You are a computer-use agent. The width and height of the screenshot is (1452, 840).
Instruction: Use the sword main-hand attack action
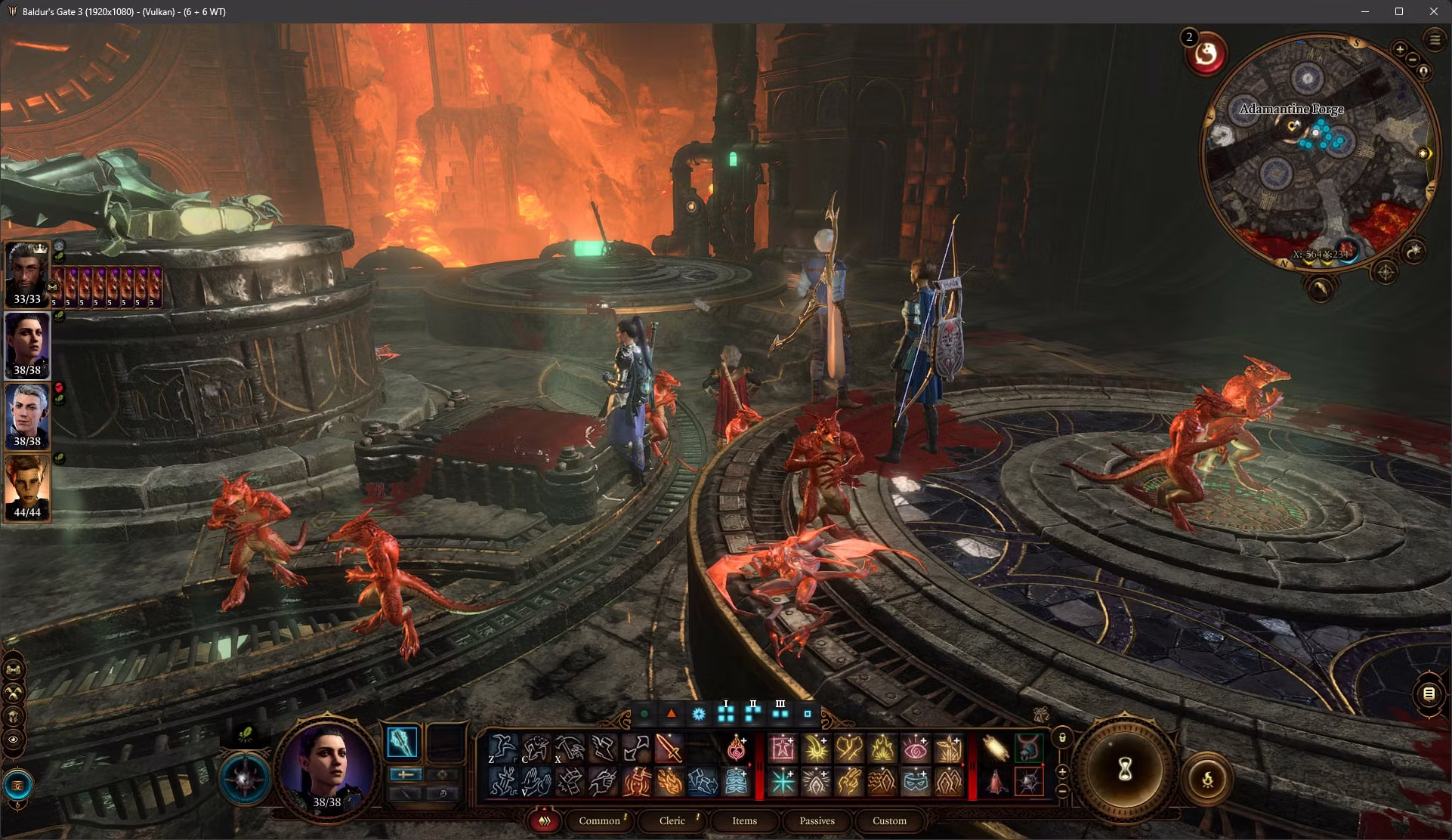[x=668, y=749]
